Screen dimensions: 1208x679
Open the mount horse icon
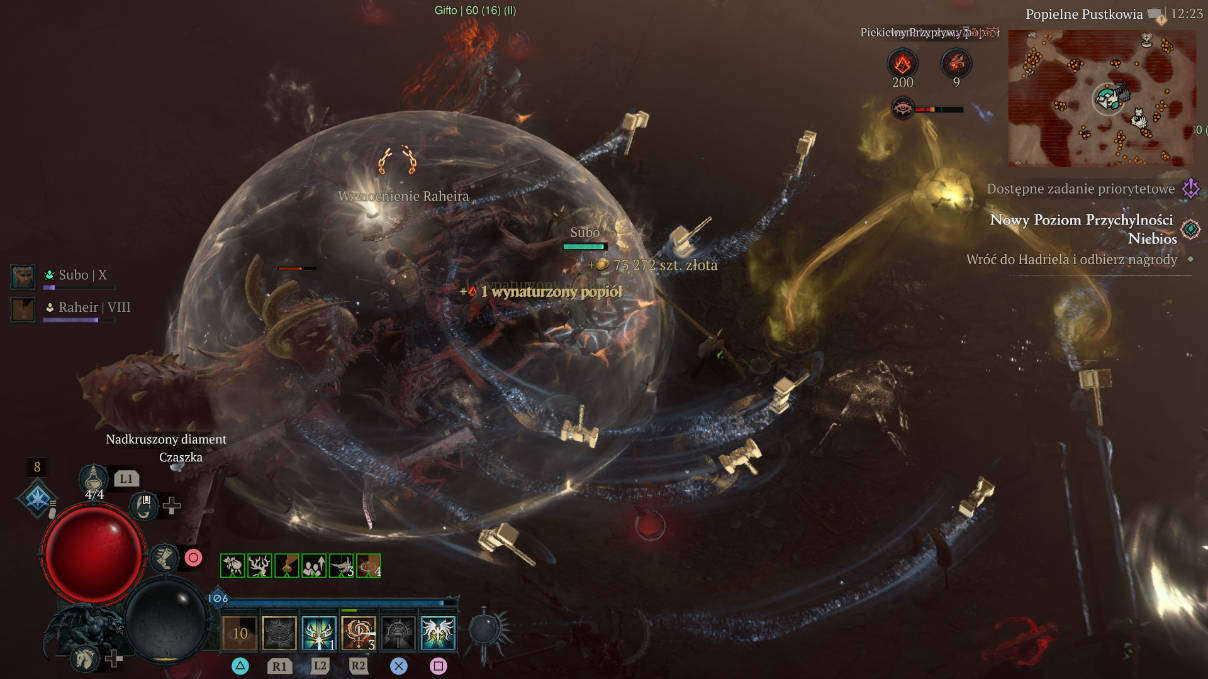click(86, 657)
